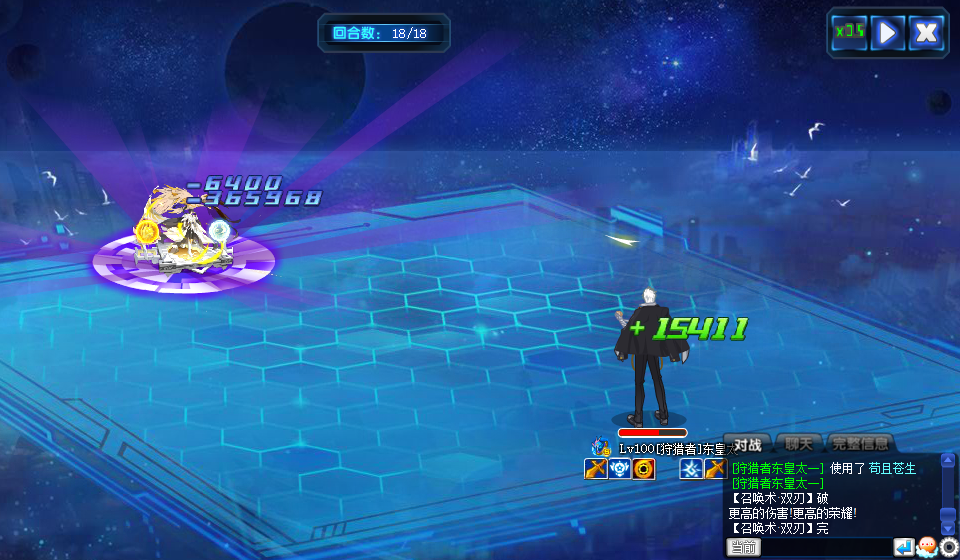Switch to the 对战 battle log tab
Screen dimensions: 960x560
(x=748, y=444)
